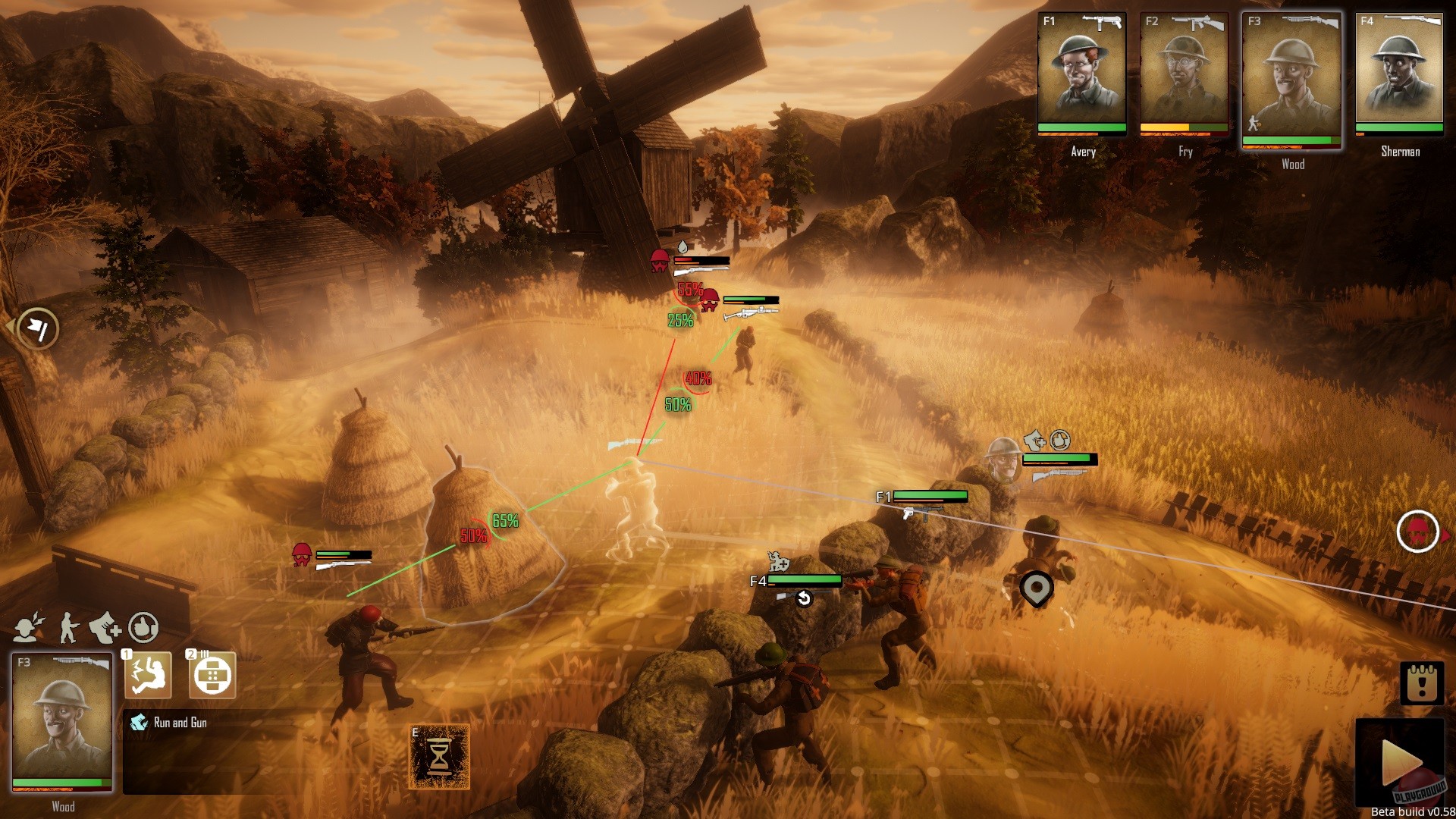Use the bandage heal ability in slot 2
This screenshot has width=1456, height=819.
(212, 674)
